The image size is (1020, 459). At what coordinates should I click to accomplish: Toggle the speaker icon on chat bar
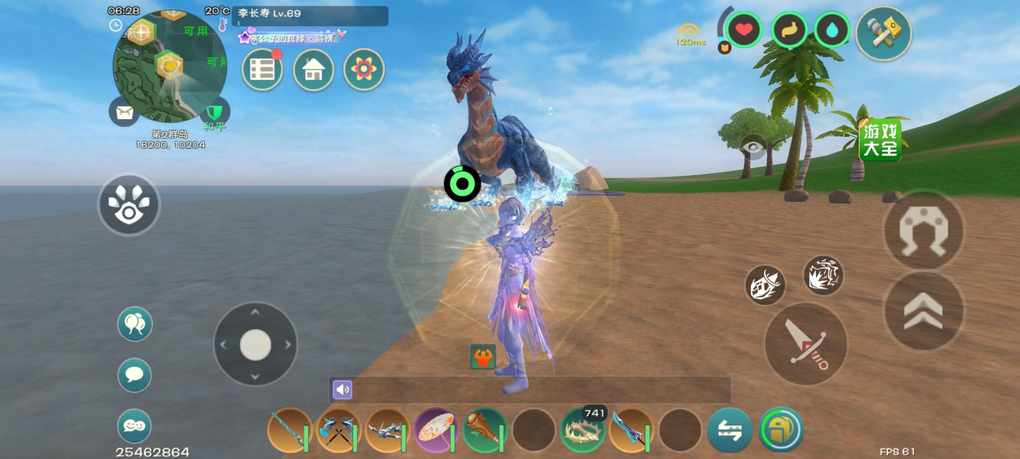tap(343, 390)
